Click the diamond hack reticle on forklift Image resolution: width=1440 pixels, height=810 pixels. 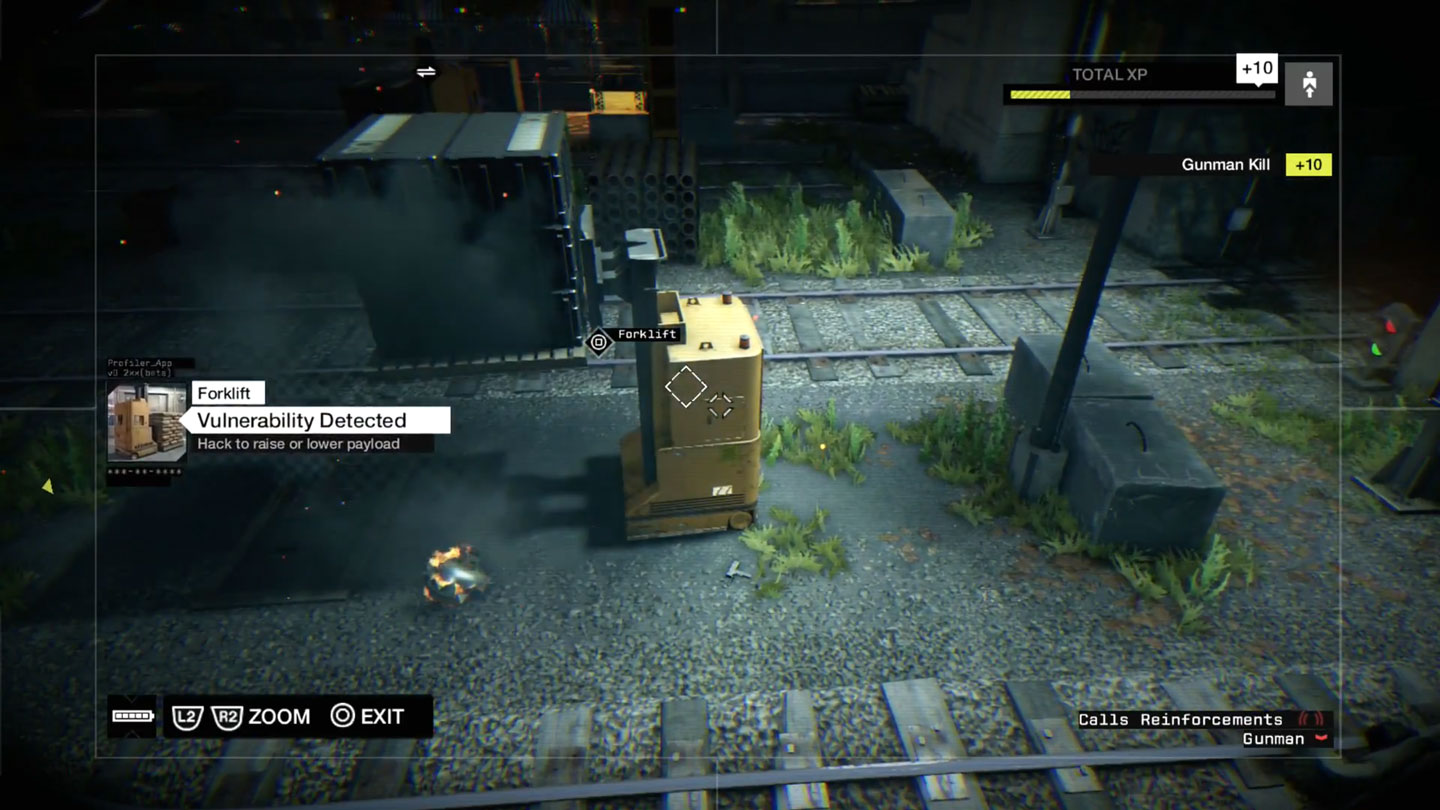coord(686,386)
